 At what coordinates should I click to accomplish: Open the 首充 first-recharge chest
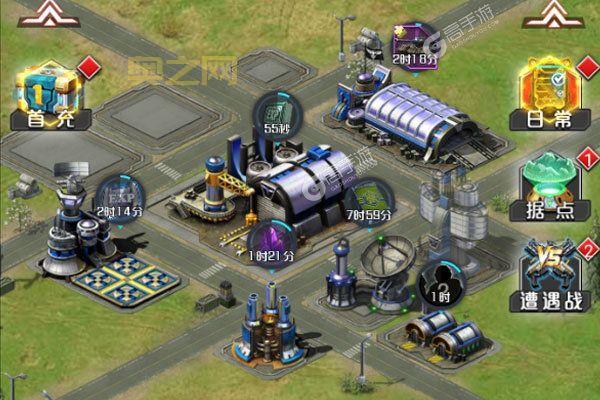tap(47, 95)
